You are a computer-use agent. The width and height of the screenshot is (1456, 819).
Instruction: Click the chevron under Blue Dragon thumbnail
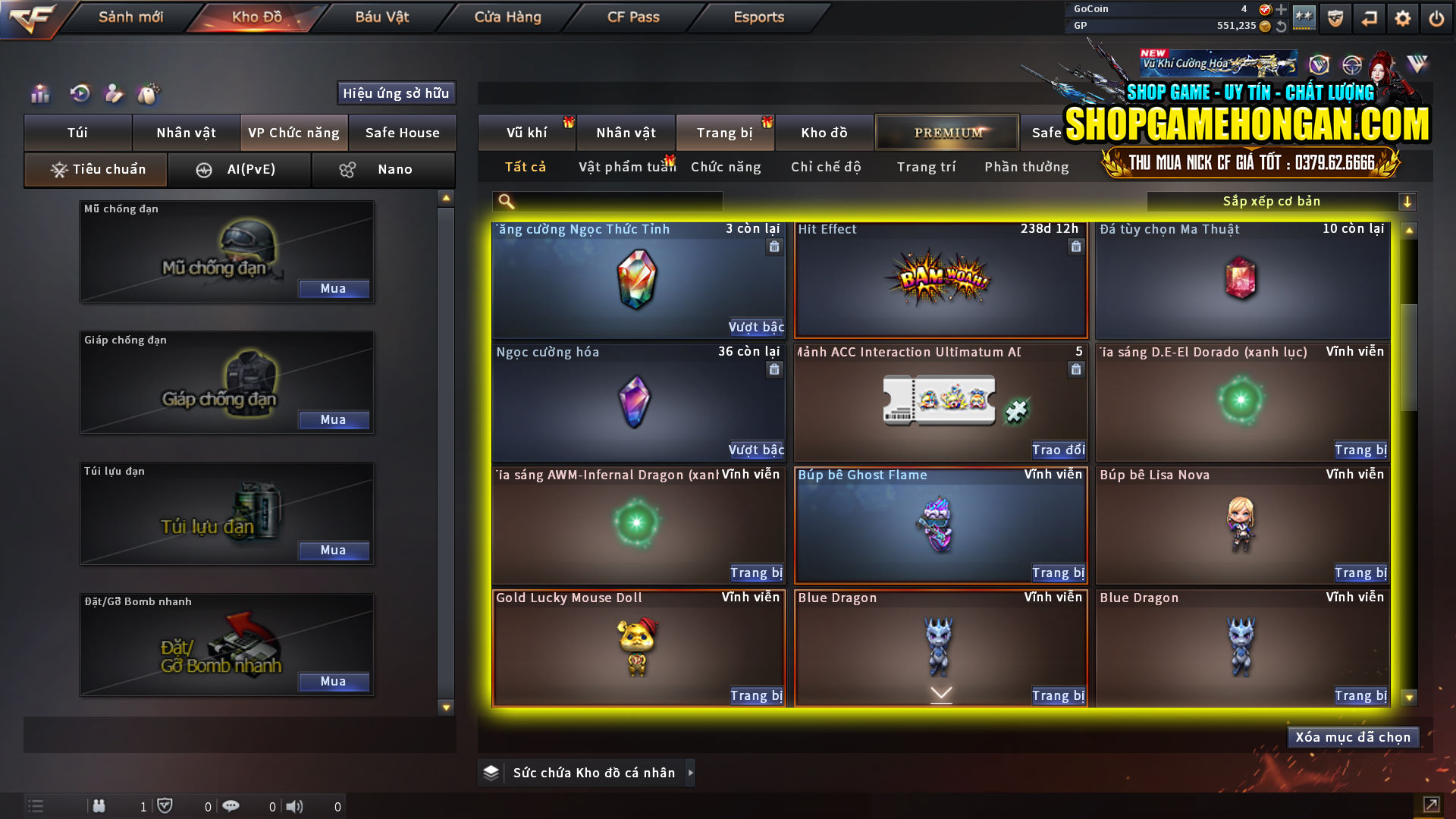point(940,692)
